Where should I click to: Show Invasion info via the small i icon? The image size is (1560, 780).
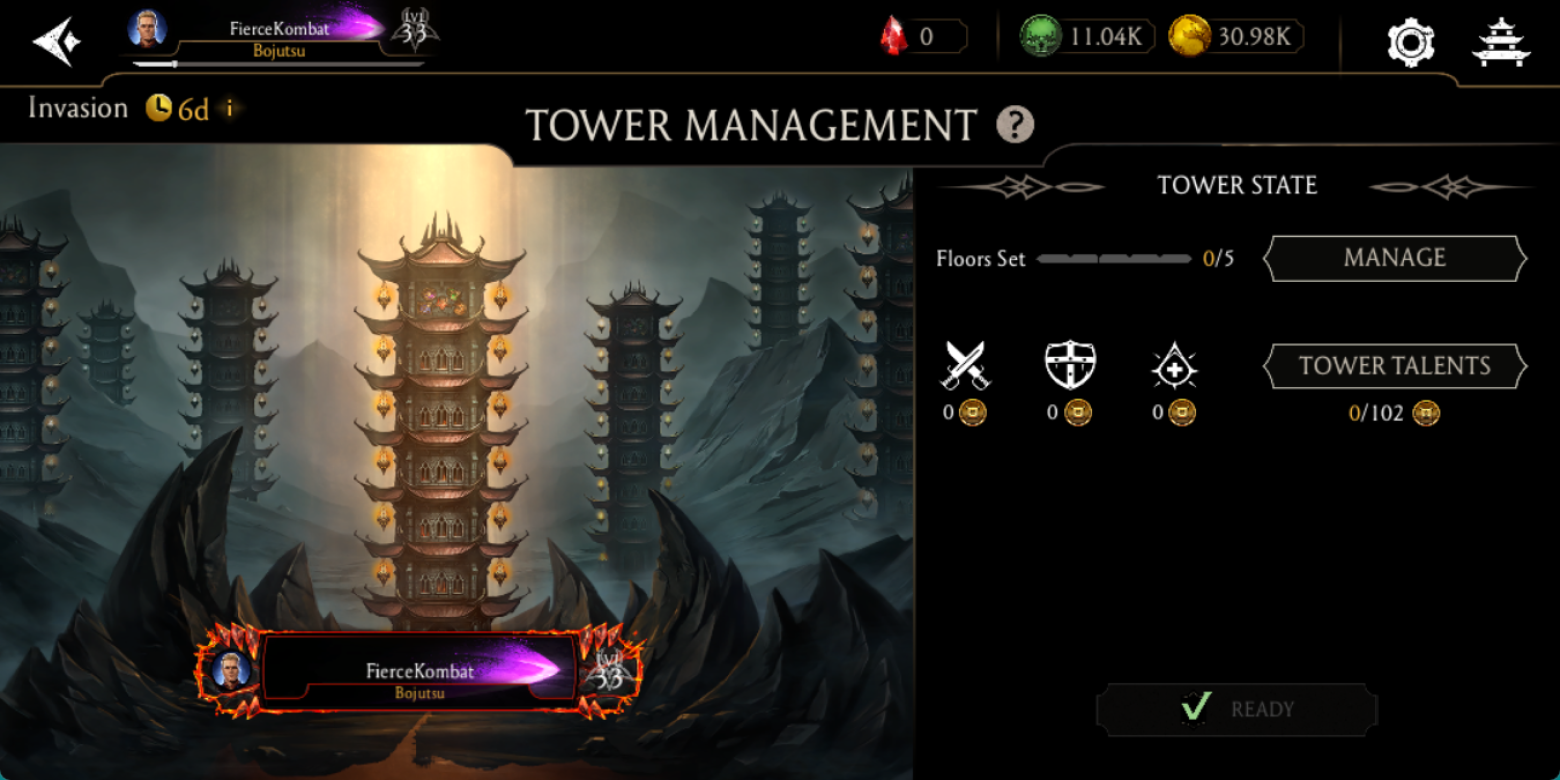(229, 108)
